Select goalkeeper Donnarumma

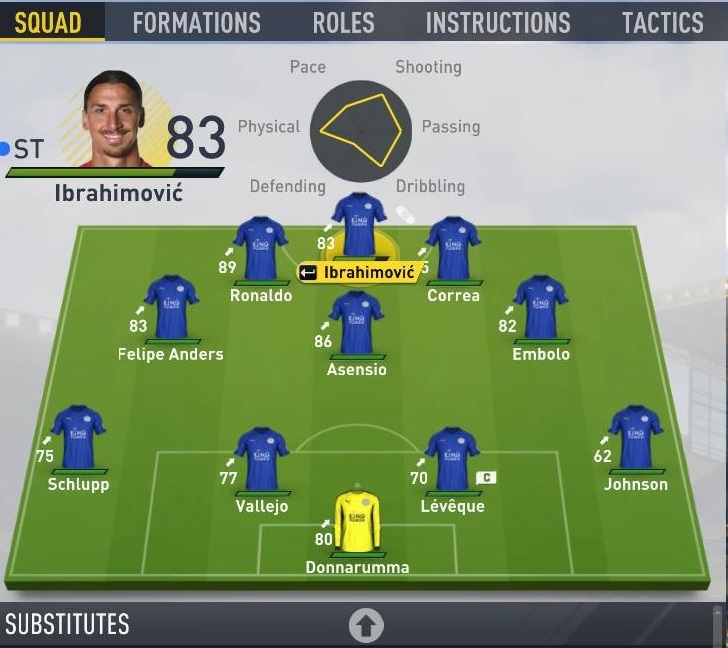click(x=357, y=520)
